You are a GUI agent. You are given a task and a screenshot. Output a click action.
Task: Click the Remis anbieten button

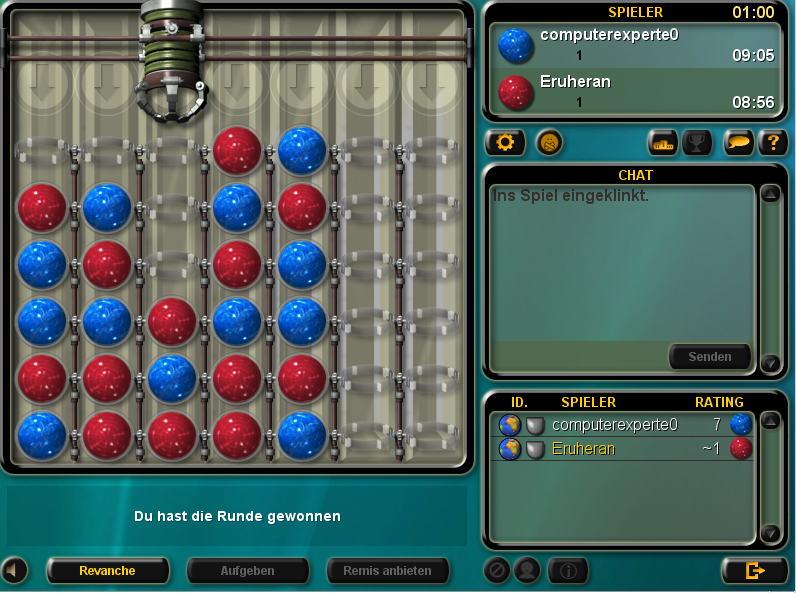pyautogui.click(x=387, y=570)
